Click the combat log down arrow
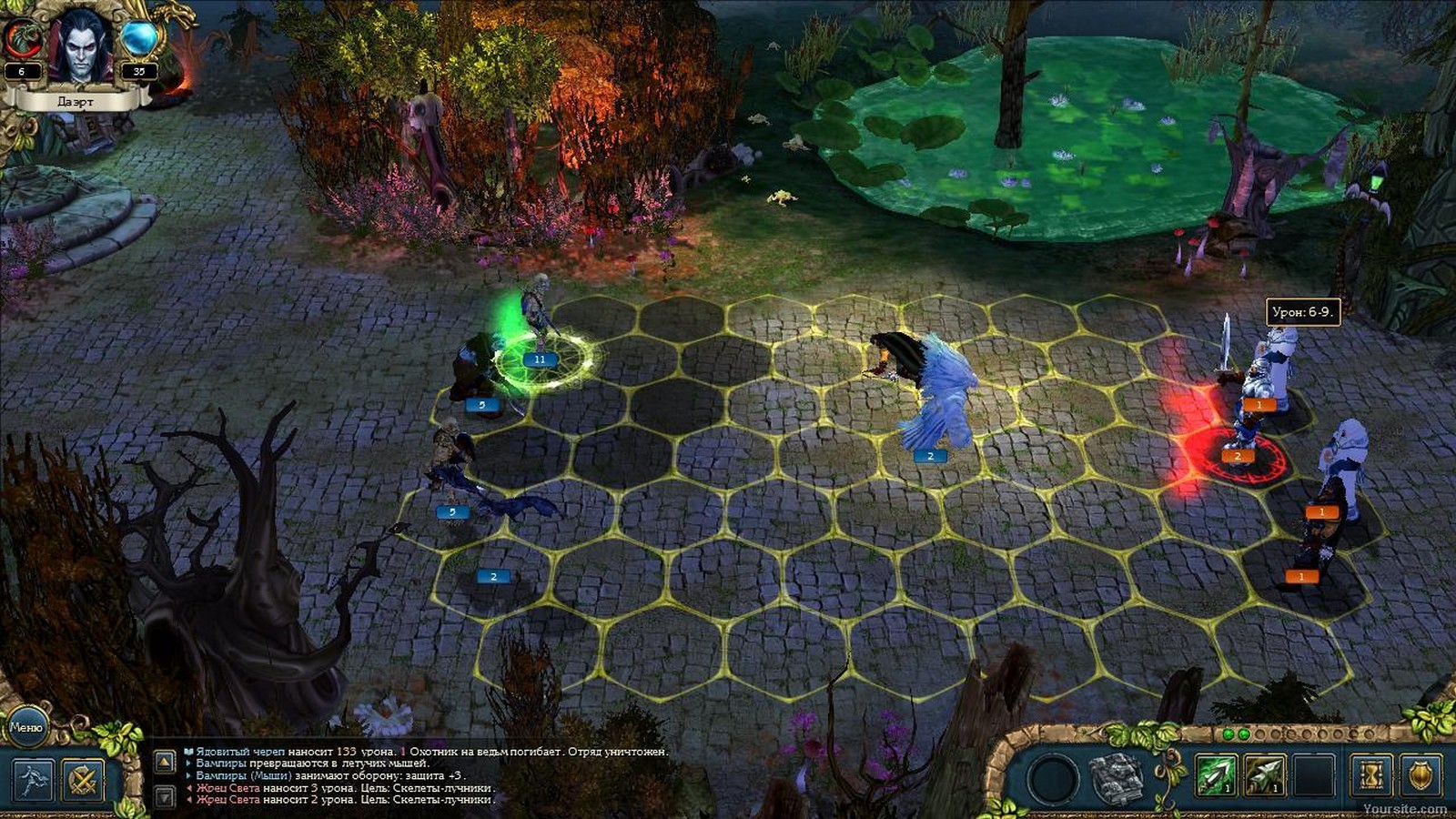The height and width of the screenshot is (819, 1456). 165,797
